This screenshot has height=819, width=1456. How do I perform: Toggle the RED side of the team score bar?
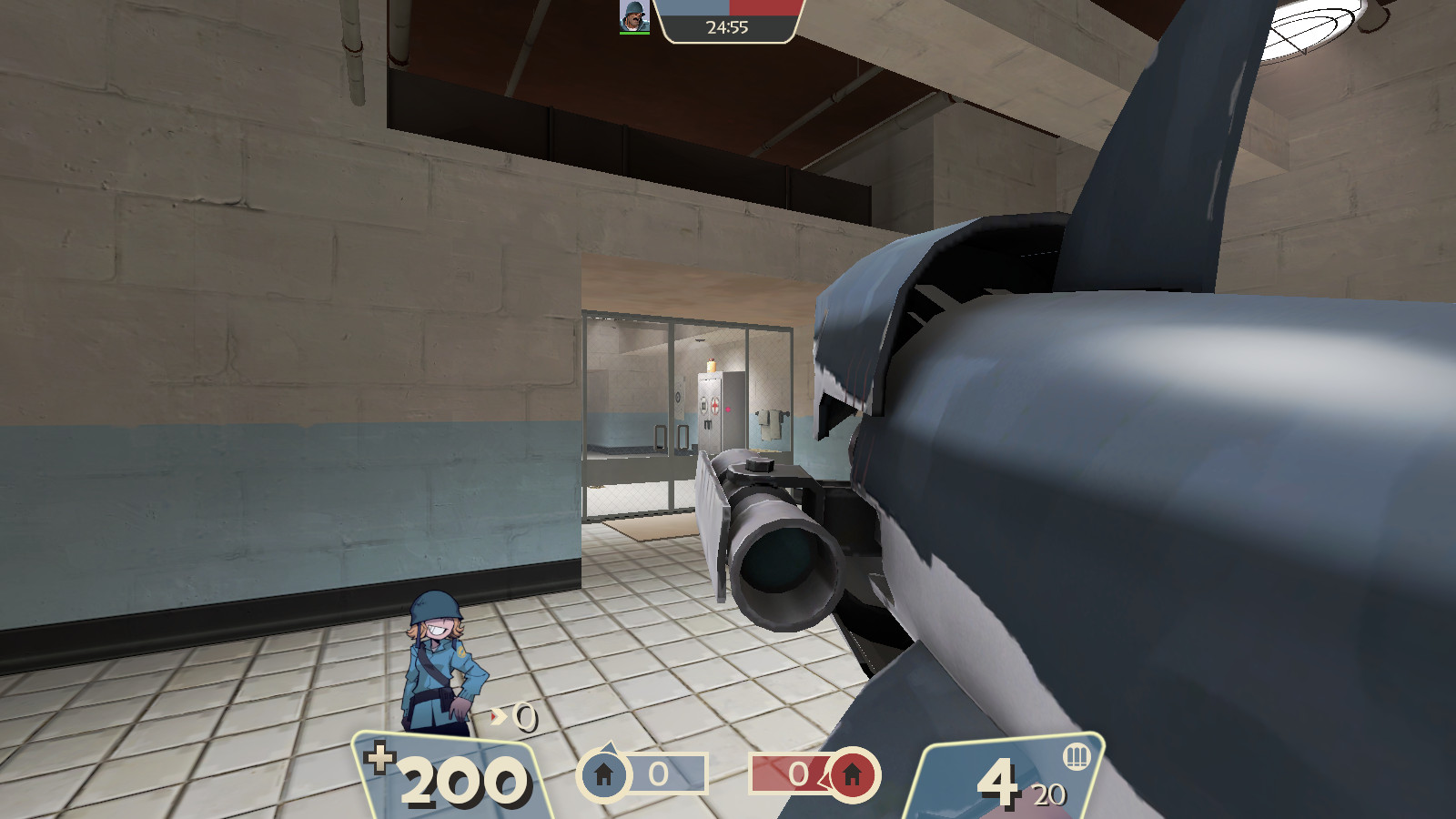point(764,7)
